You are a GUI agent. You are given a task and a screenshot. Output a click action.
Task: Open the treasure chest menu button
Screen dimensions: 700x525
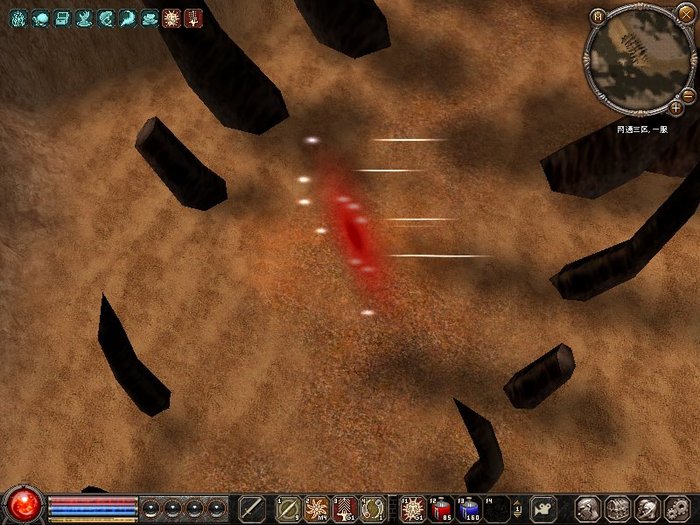[x=617, y=507]
